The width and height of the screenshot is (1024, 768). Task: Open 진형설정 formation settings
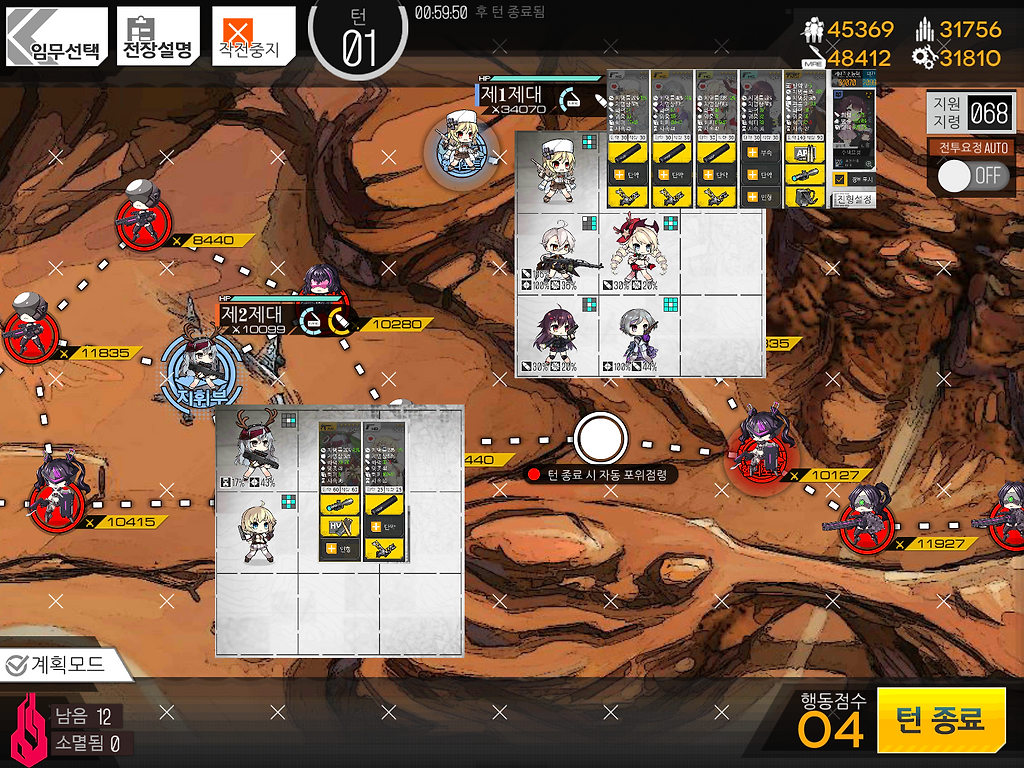pos(853,200)
